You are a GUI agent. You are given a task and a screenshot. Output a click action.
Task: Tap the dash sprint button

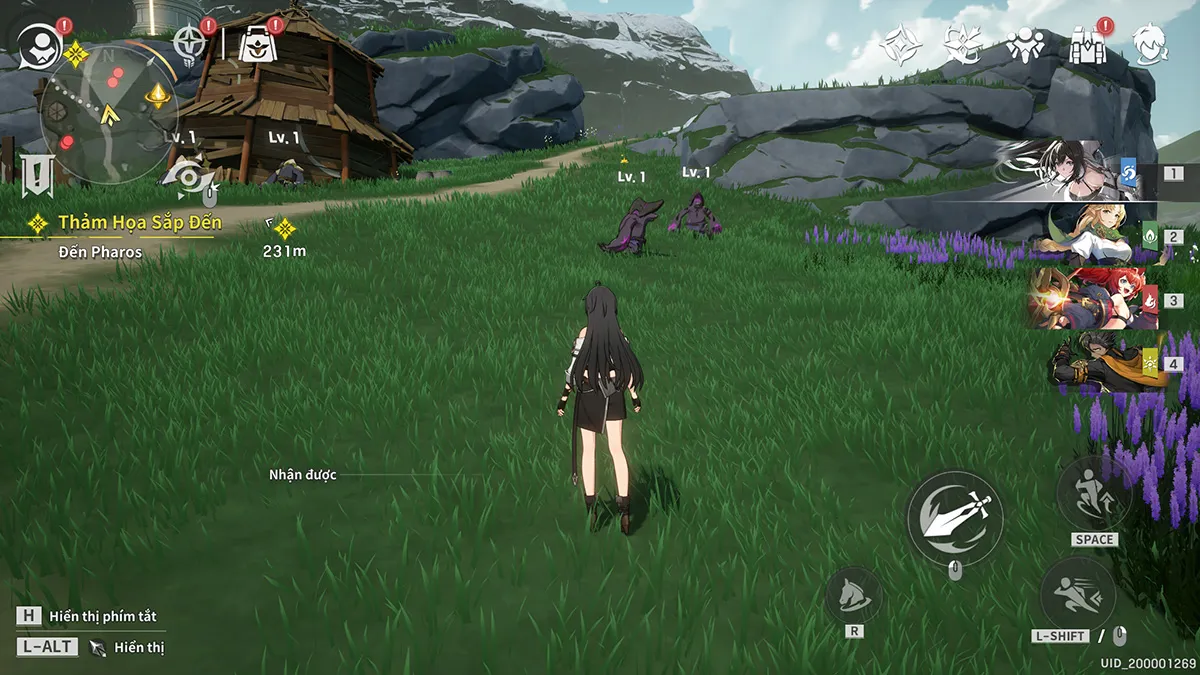1078,595
